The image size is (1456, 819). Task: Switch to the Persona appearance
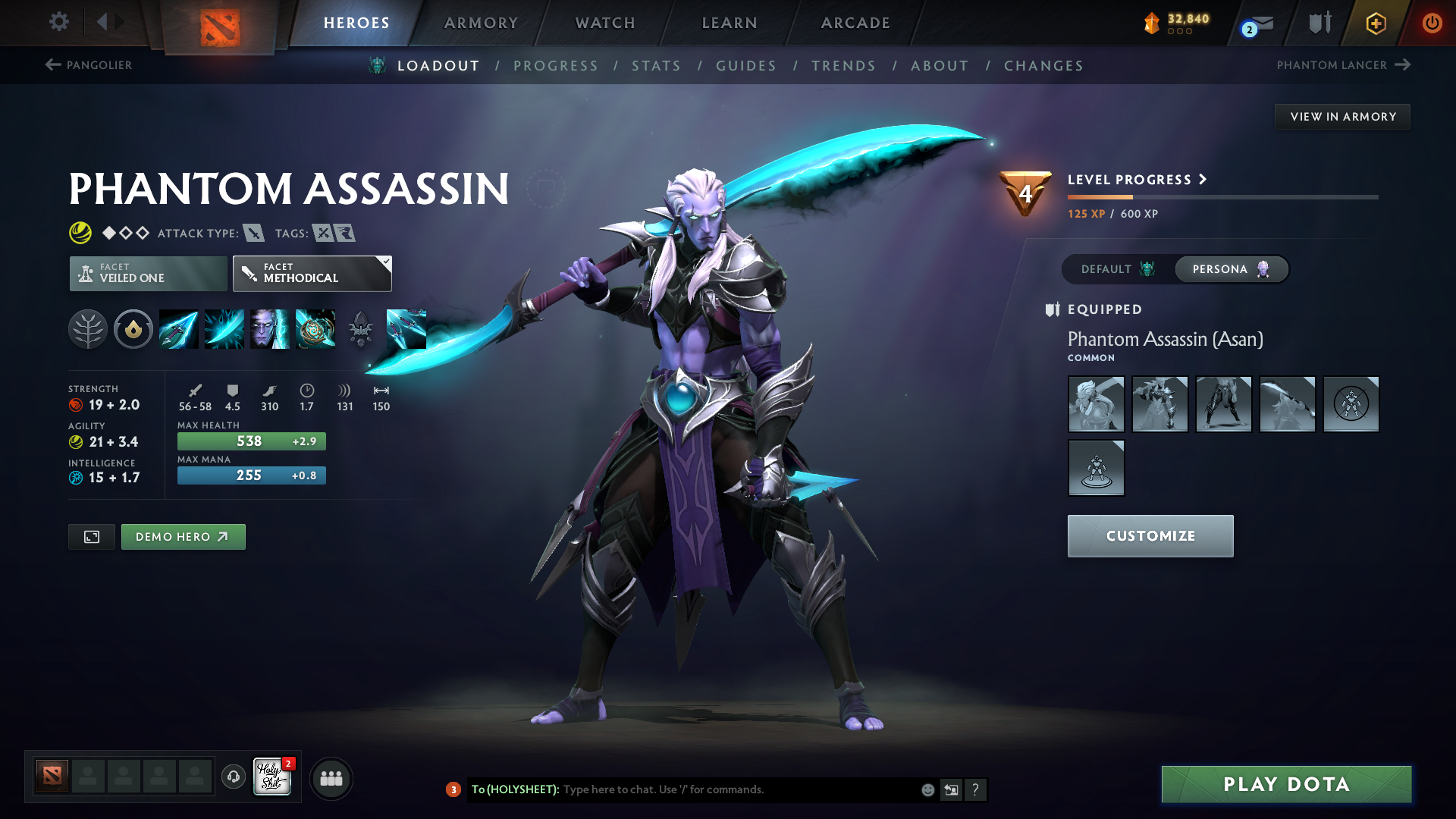coord(1230,269)
